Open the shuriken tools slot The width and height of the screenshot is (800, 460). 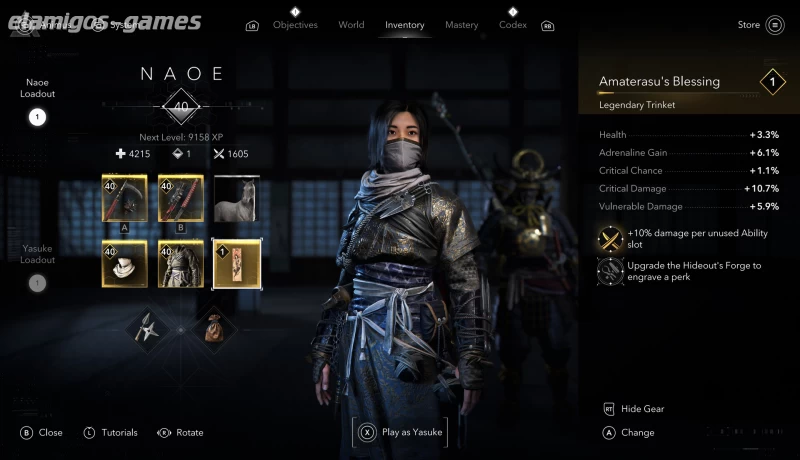point(152,325)
